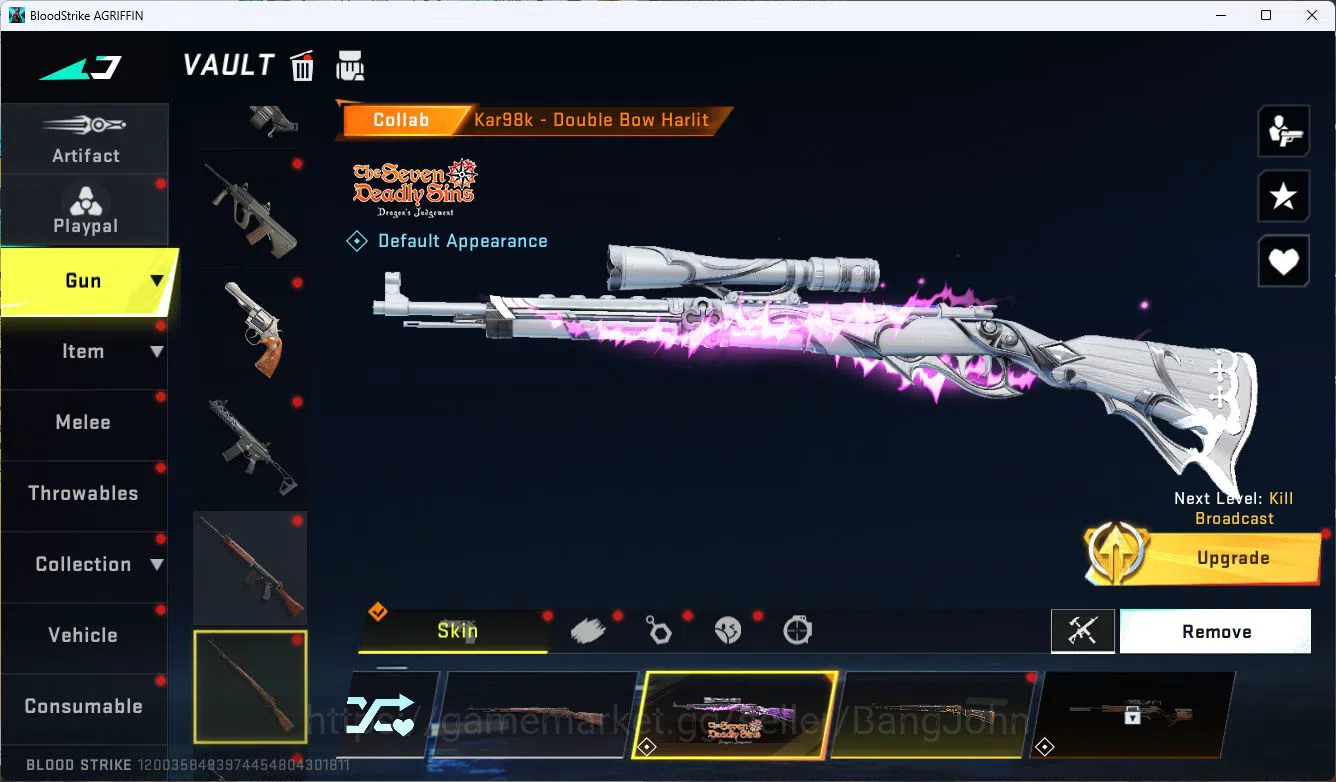Image resolution: width=1336 pixels, height=782 pixels.
Task: Open the Melee category in the sidebar
Action: [x=83, y=422]
